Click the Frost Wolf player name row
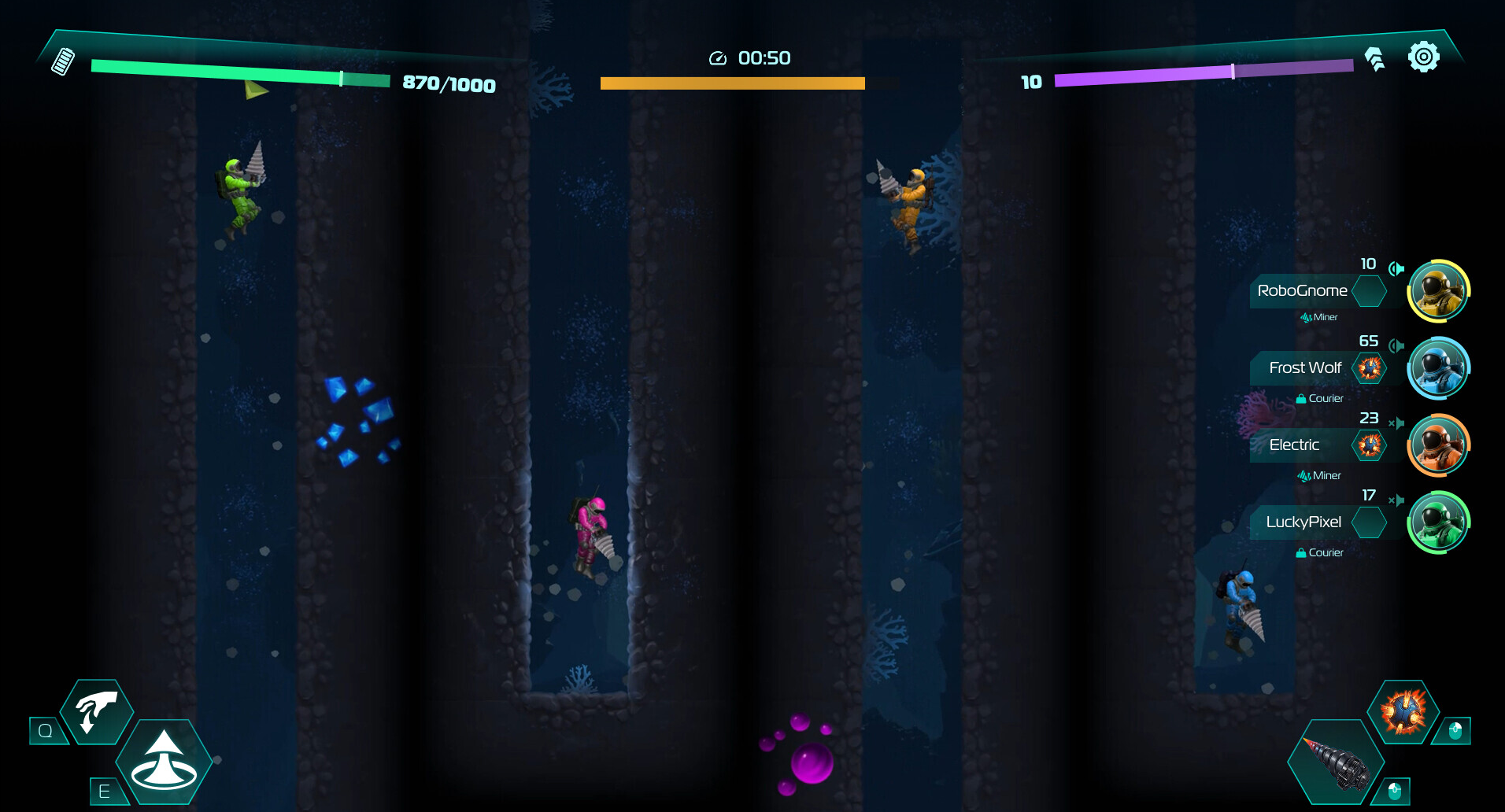 1304,368
